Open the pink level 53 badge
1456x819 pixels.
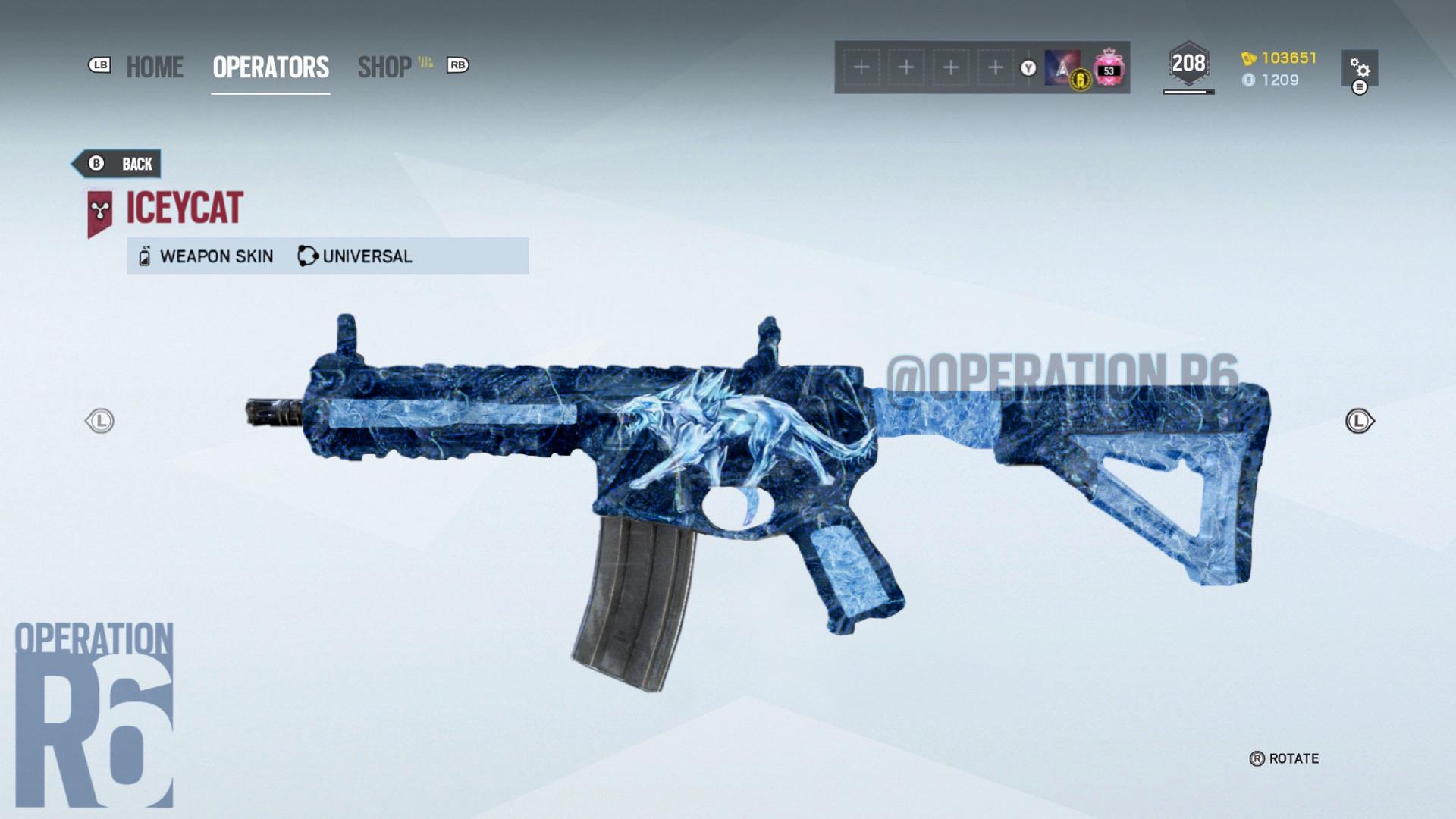(x=1109, y=67)
